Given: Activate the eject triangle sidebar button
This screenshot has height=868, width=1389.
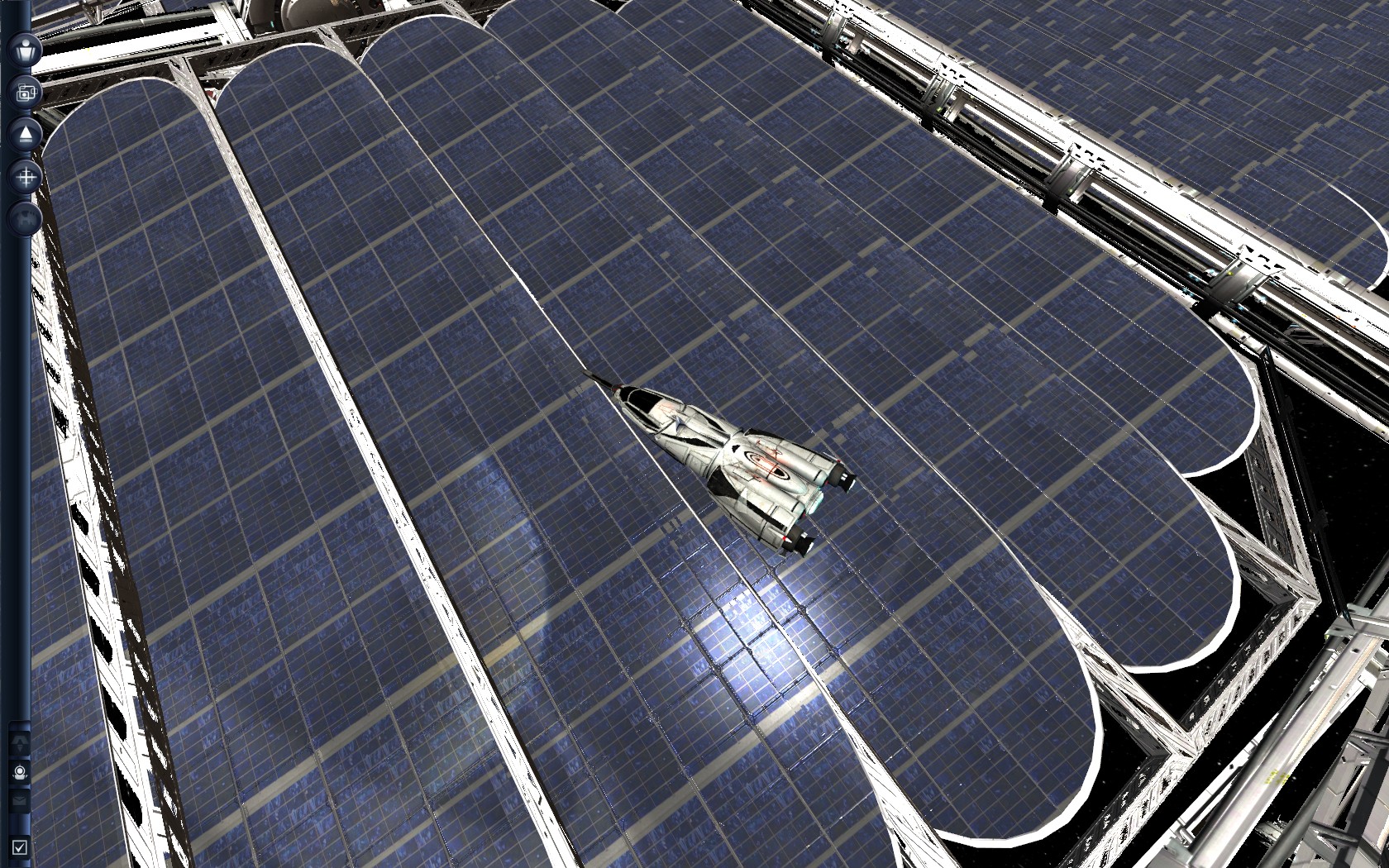Looking at the screenshot, I should tap(26, 134).
